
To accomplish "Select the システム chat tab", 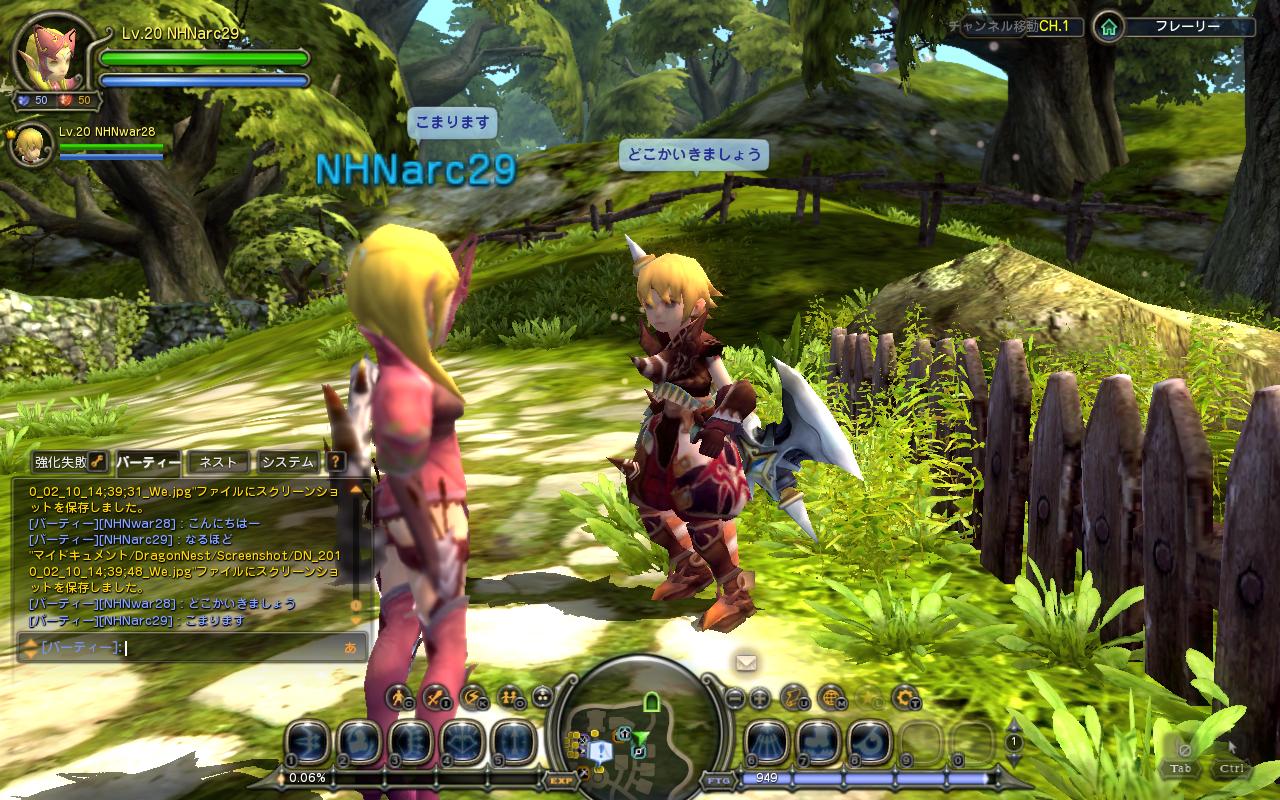I will [288, 462].
